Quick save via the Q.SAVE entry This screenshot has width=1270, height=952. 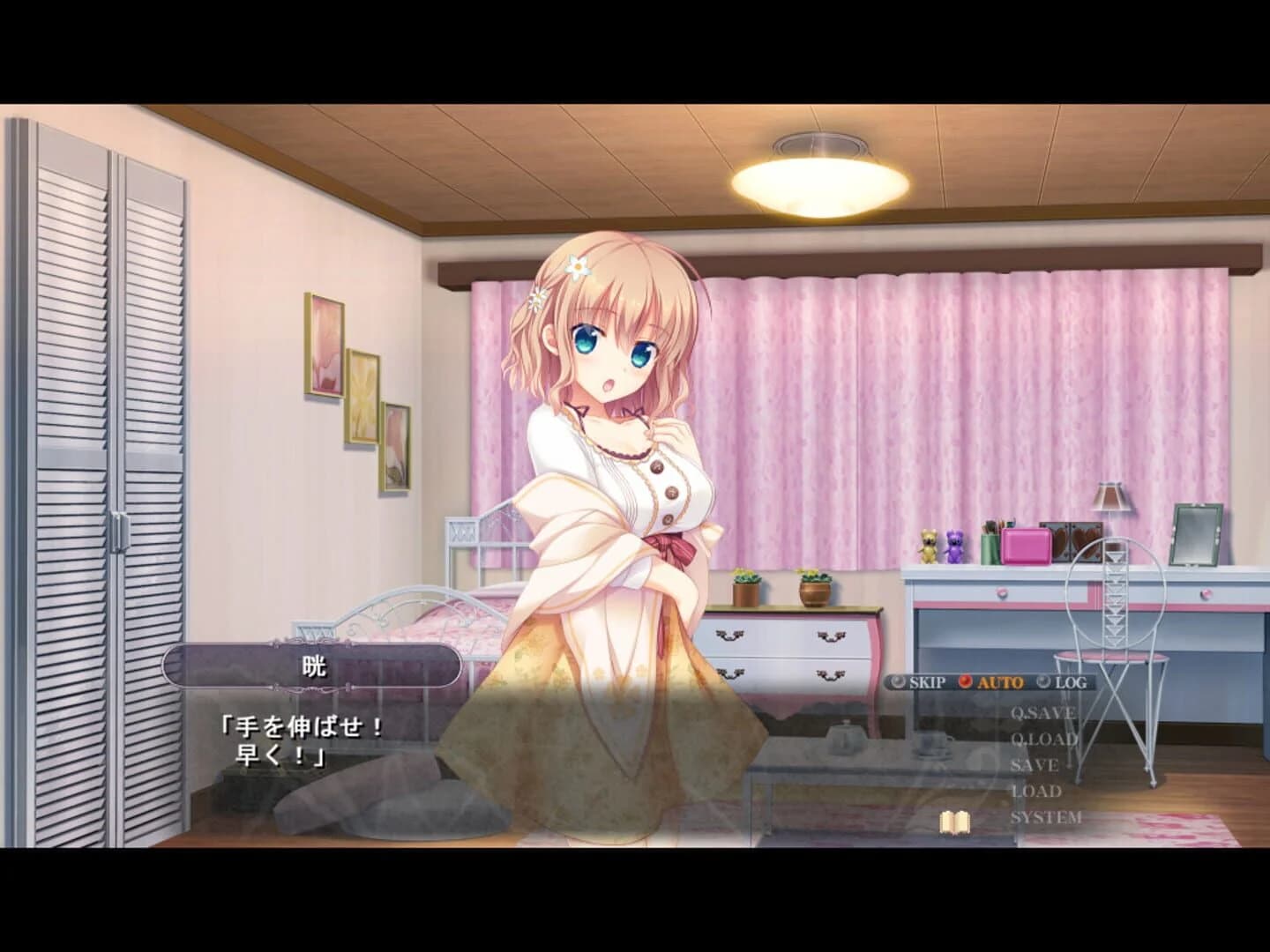[x=1043, y=712]
